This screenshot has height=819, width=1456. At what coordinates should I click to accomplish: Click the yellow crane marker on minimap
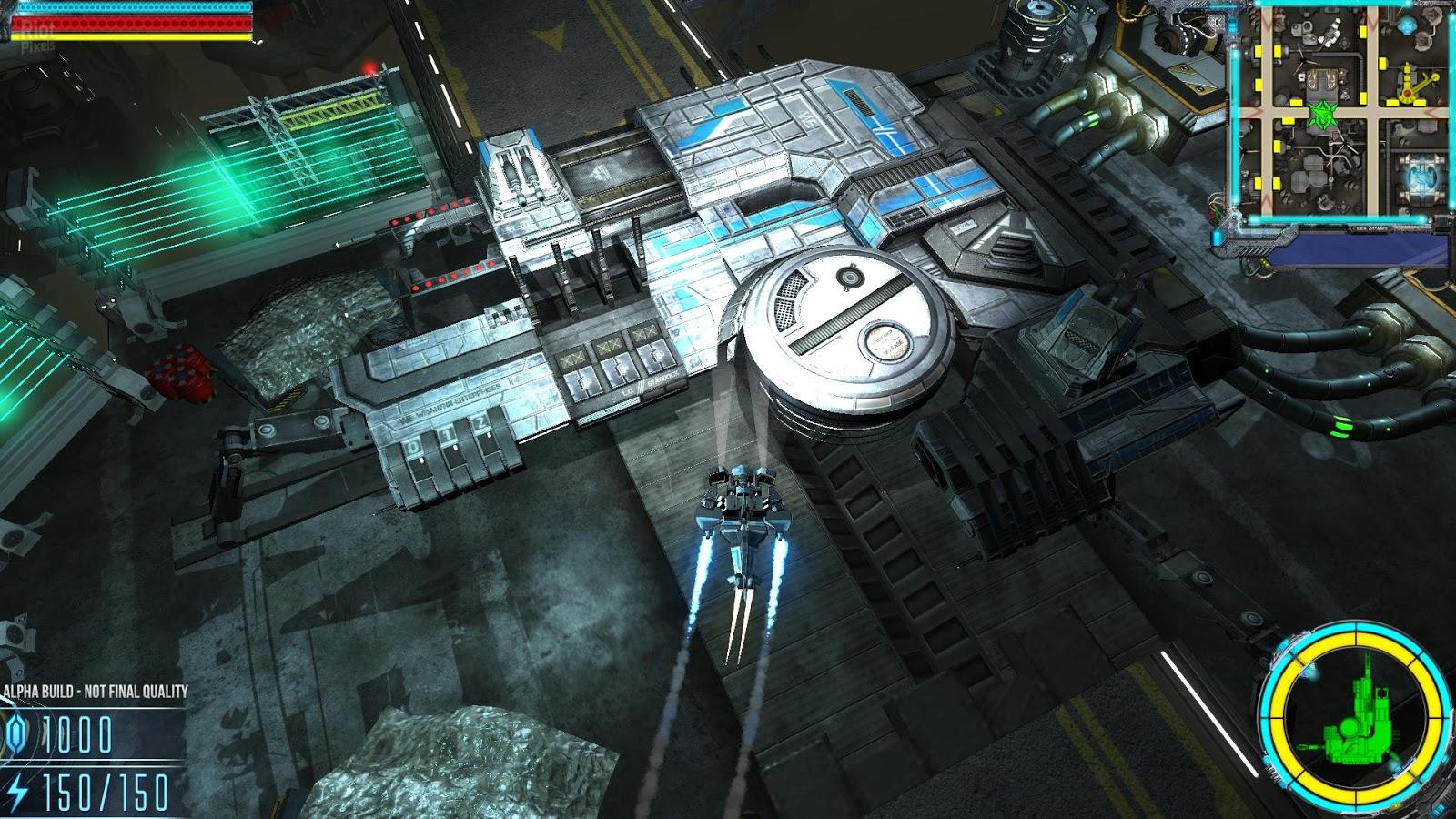1409,82
